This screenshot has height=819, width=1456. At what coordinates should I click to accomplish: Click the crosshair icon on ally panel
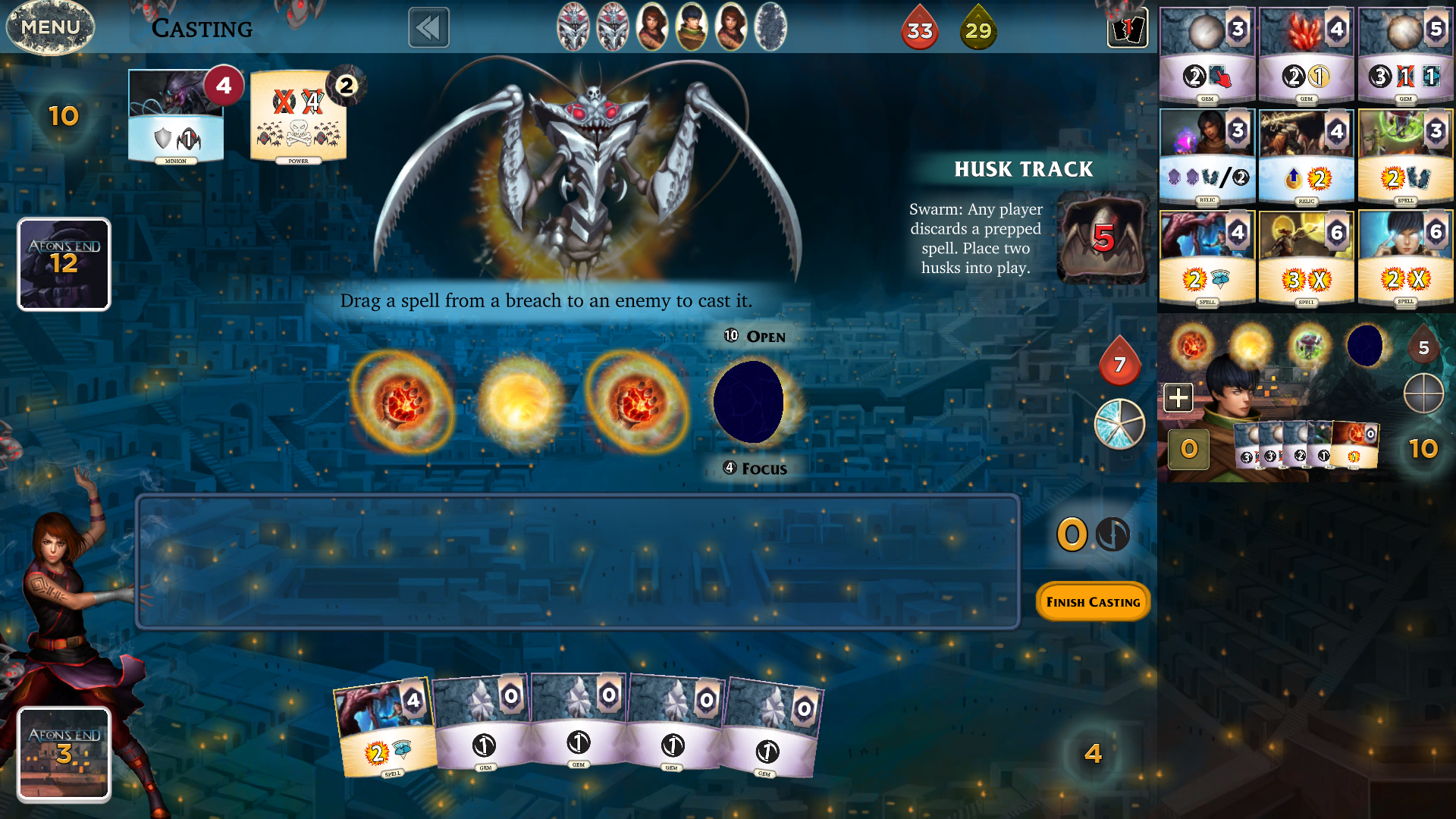click(x=1423, y=394)
